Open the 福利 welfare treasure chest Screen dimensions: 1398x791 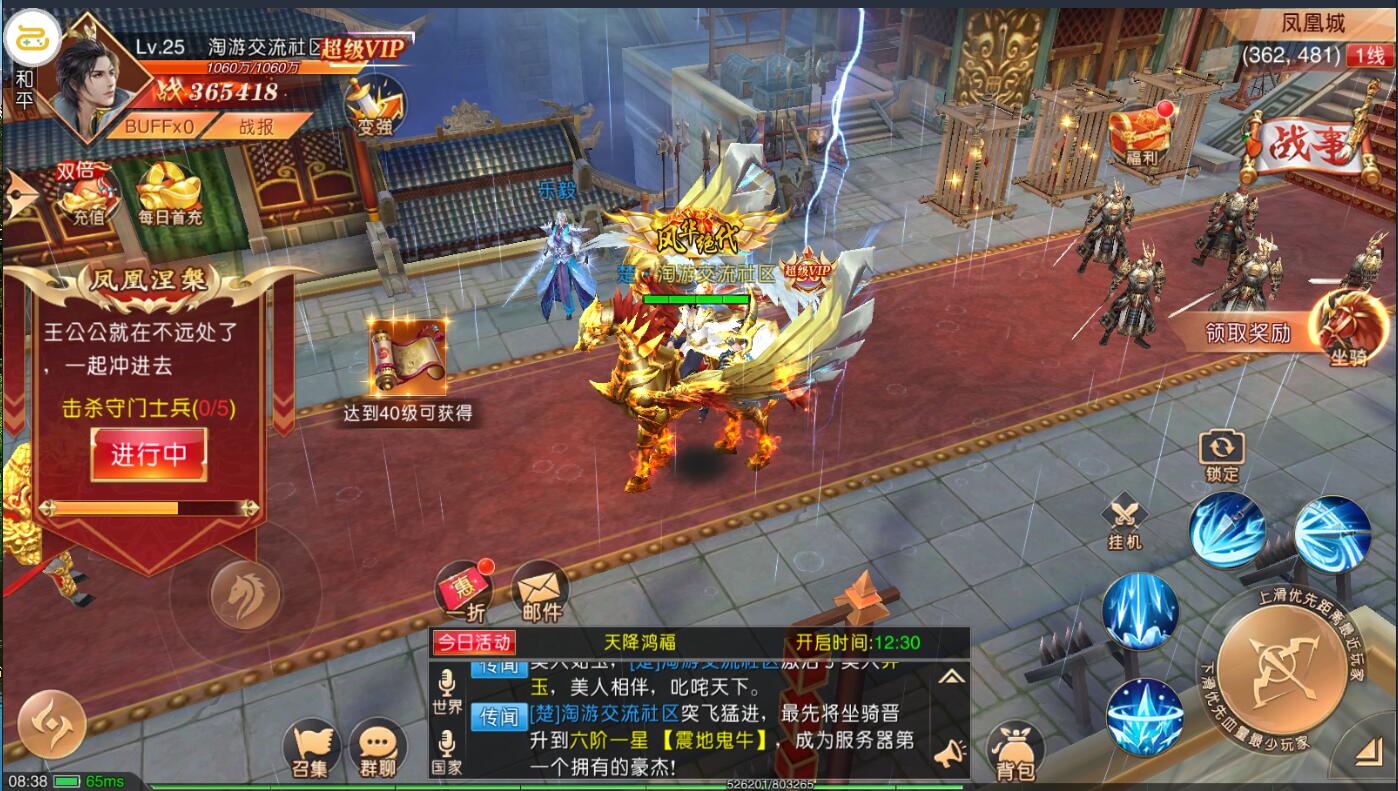[1140, 136]
